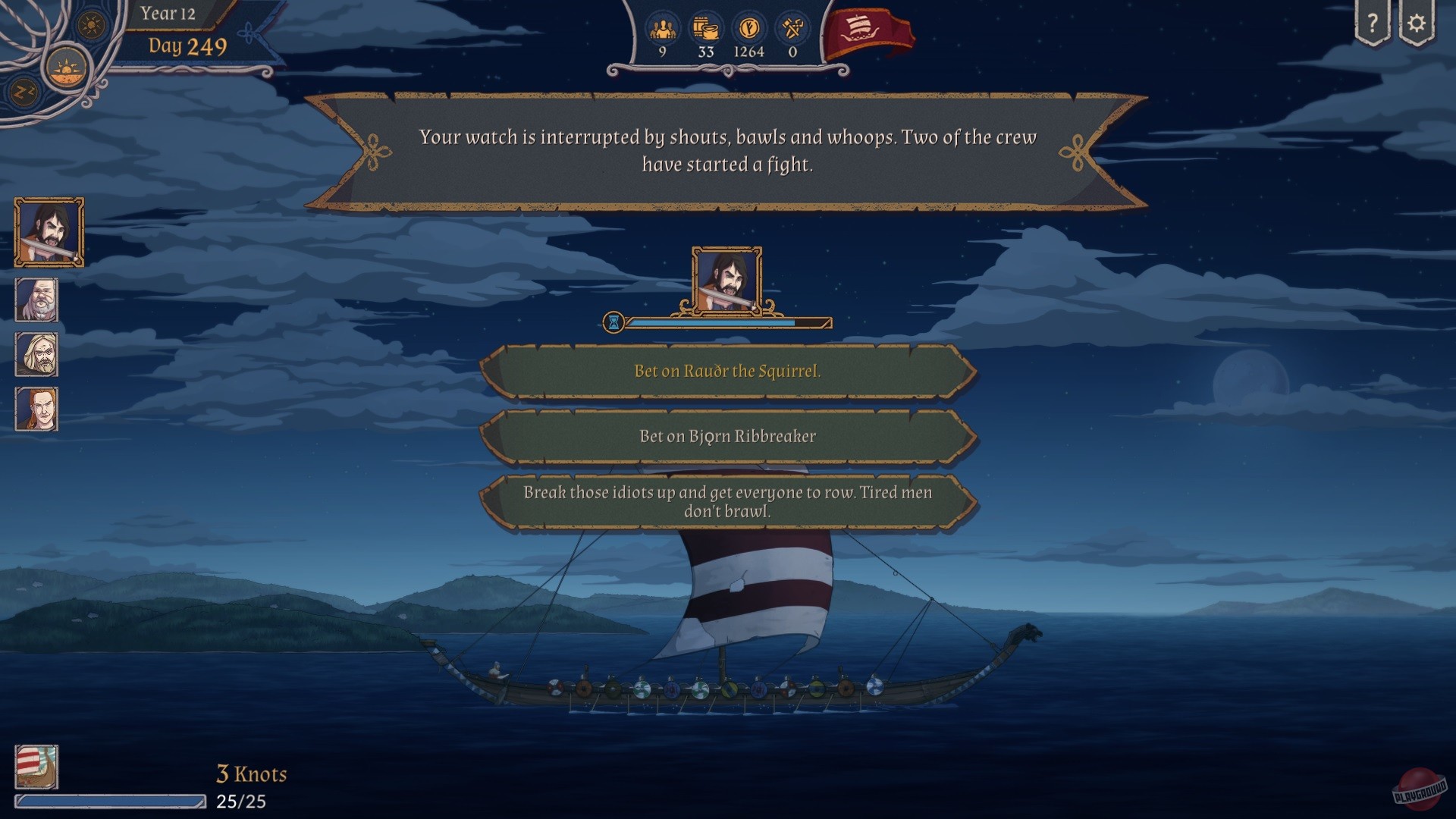Click the provisions barrel icon

coord(705,27)
